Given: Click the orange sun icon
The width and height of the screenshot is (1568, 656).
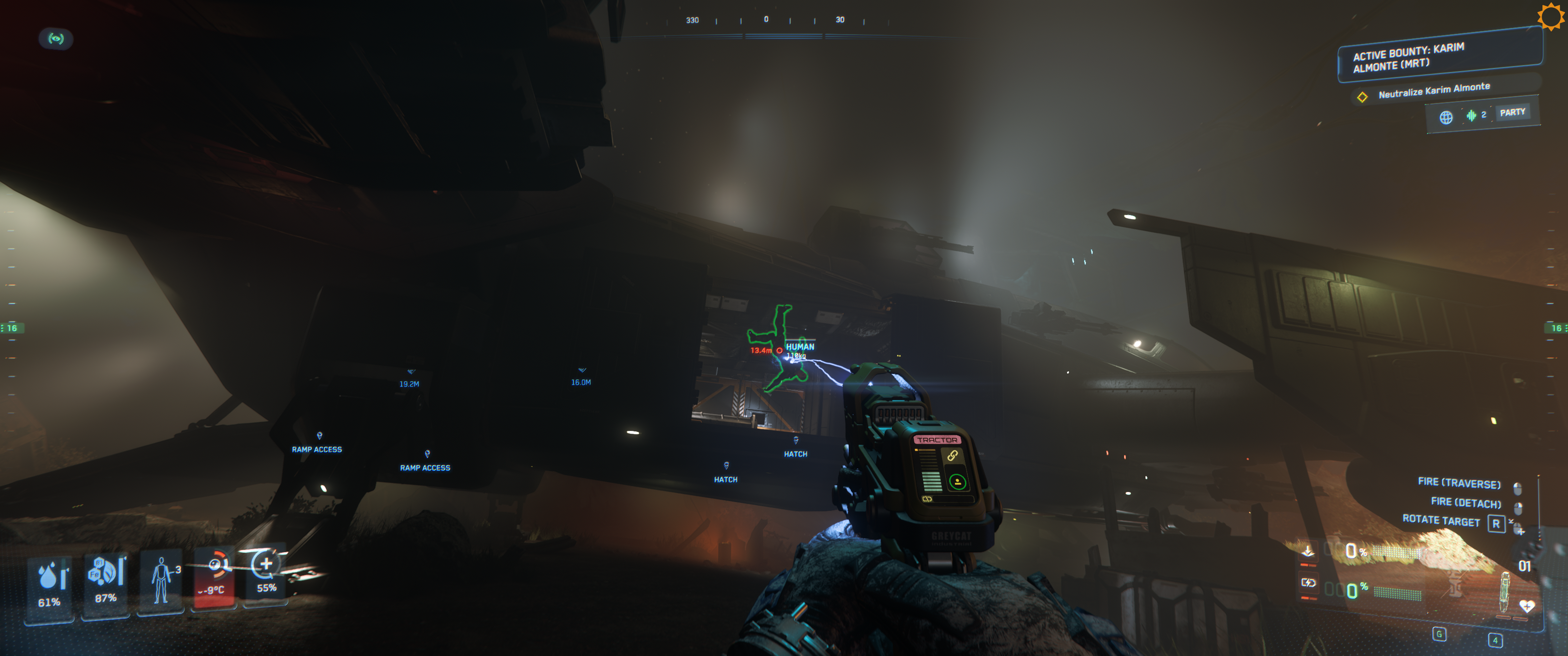Looking at the screenshot, I should [x=1550, y=16].
